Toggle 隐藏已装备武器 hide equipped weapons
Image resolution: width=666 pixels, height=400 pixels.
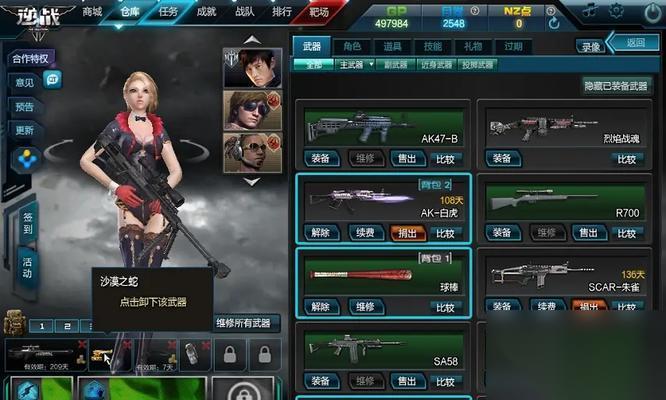(617, 86)
